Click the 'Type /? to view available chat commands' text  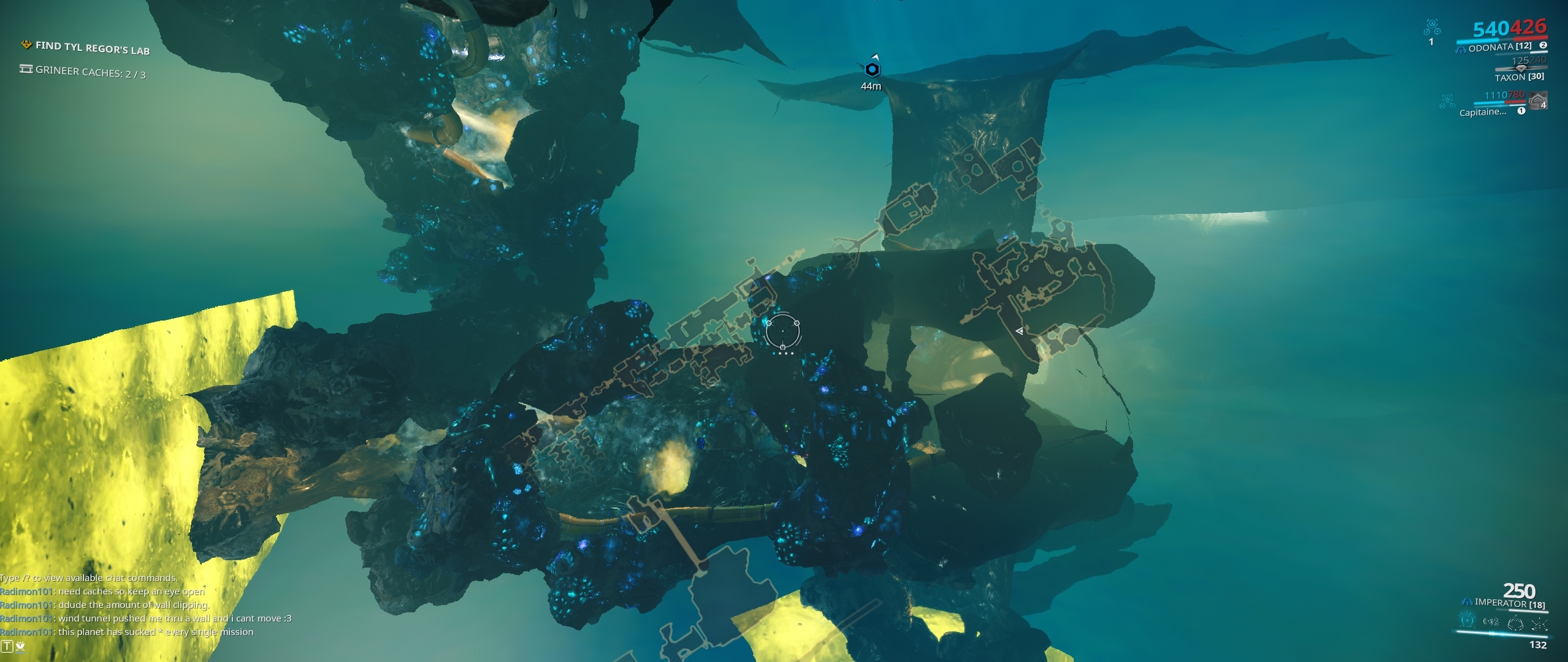pos(89,577)
